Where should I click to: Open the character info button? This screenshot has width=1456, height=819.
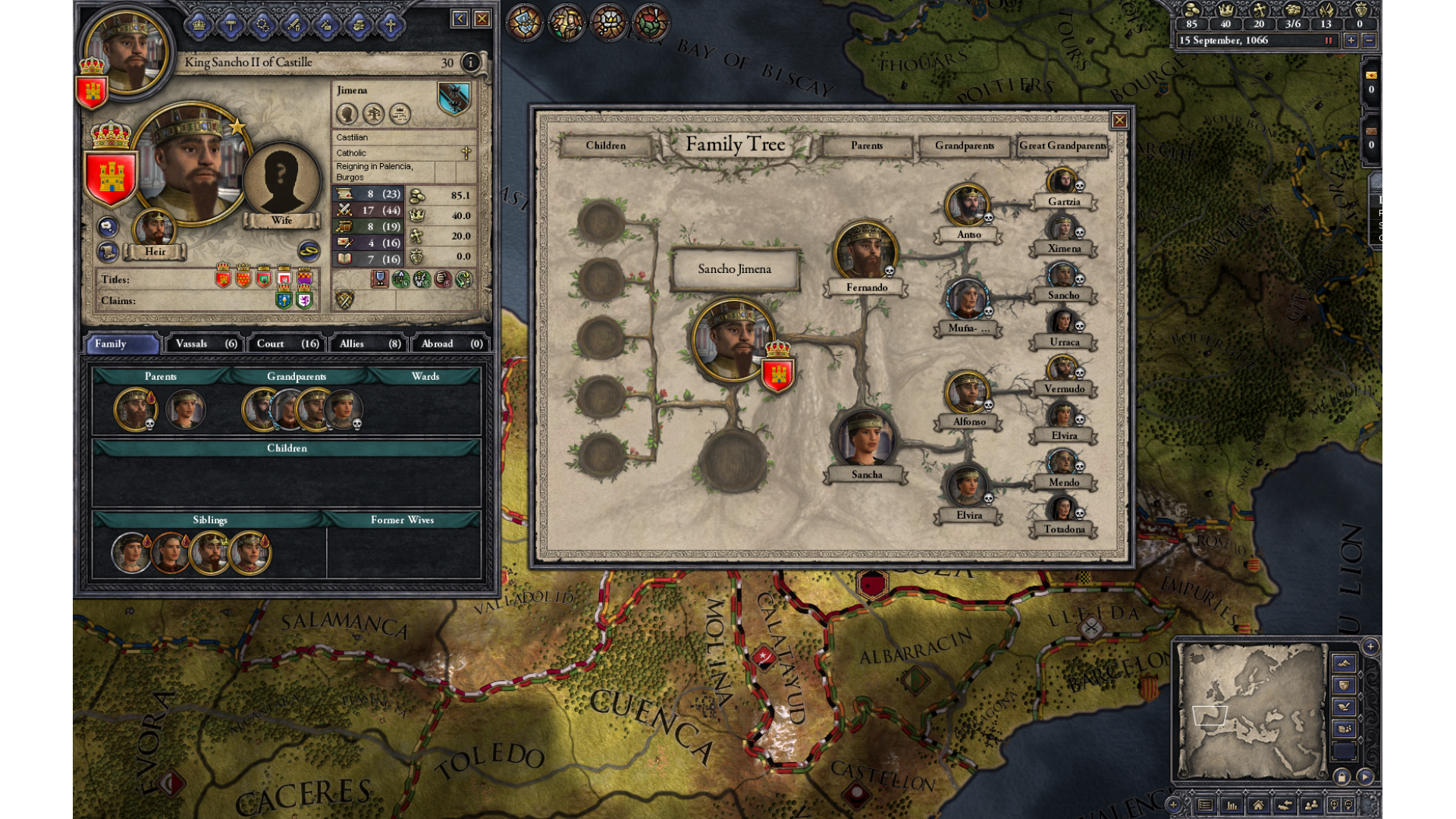(470, 62)
